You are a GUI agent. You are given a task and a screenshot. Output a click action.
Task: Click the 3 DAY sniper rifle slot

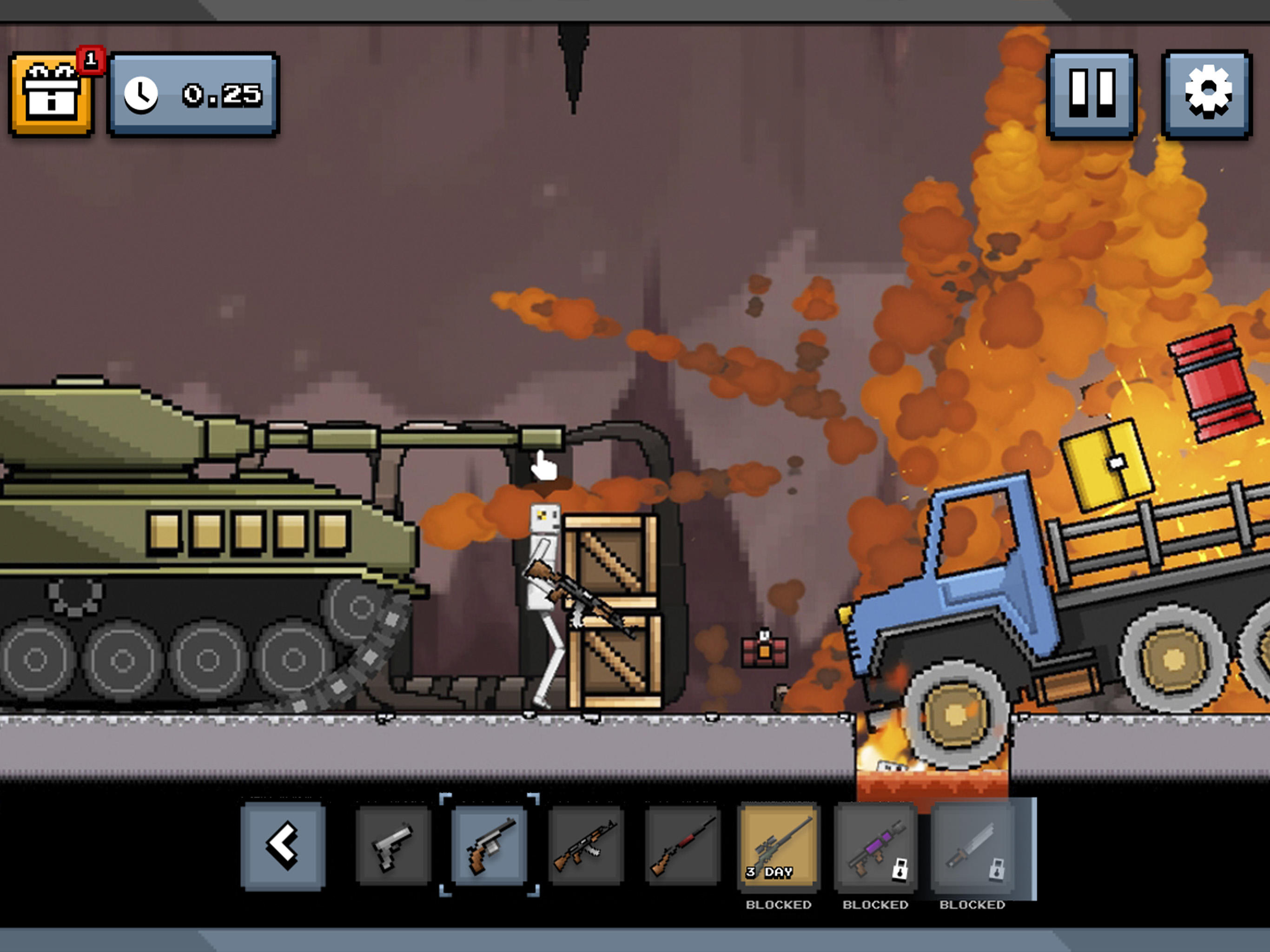pos(779,846)
